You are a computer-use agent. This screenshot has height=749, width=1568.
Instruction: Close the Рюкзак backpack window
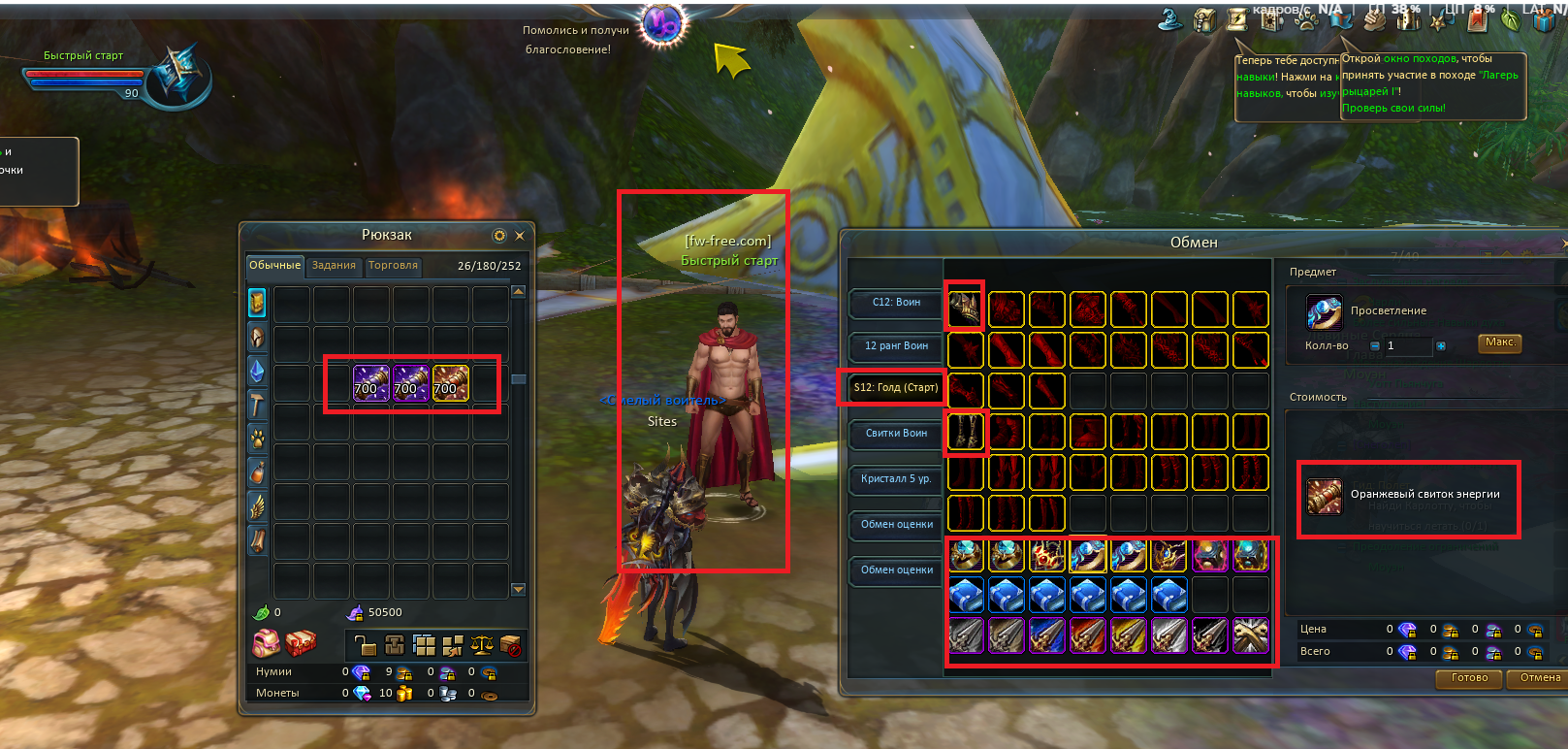click(520, 236)
